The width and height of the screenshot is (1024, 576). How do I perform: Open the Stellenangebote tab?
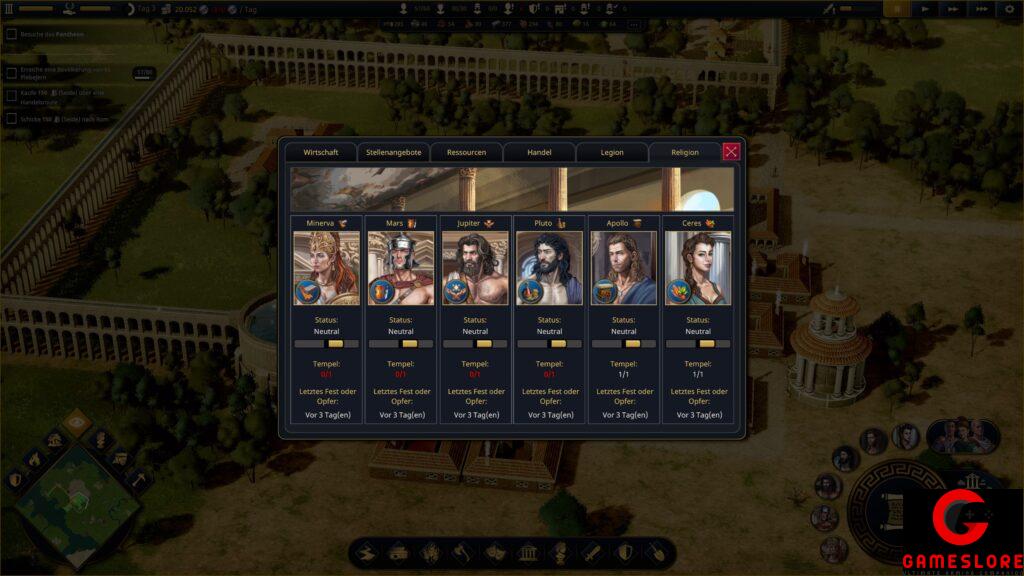(x=393, y=152)
